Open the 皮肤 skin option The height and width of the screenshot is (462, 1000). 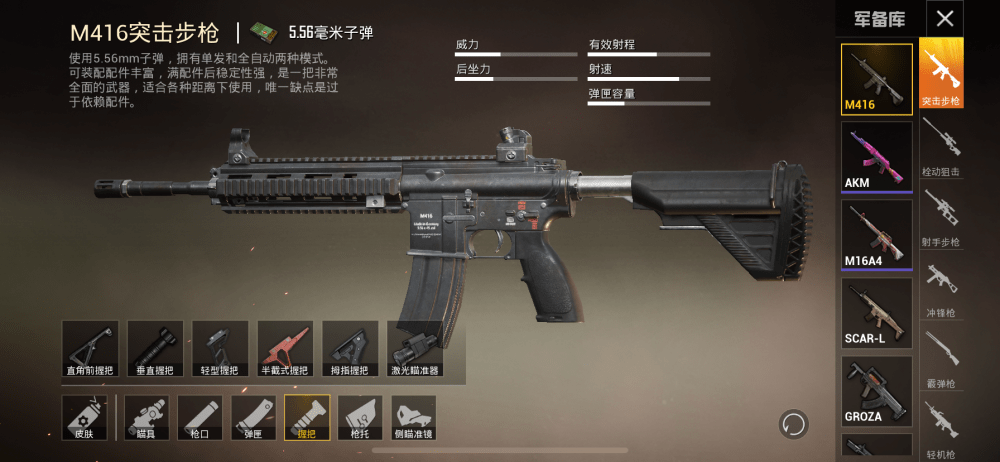pos(84,417)
